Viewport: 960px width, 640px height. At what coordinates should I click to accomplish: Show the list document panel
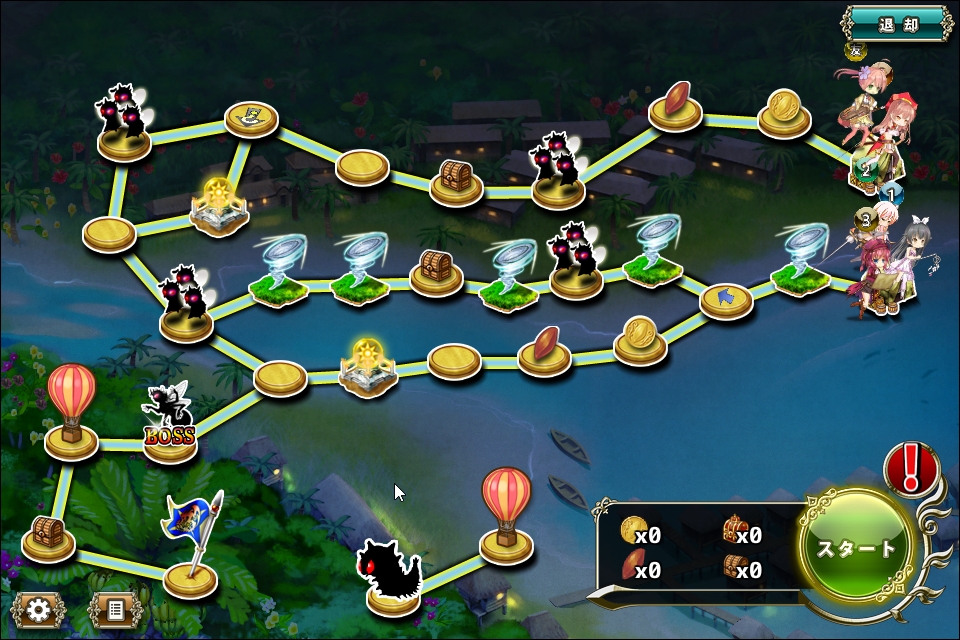point(114,609)
